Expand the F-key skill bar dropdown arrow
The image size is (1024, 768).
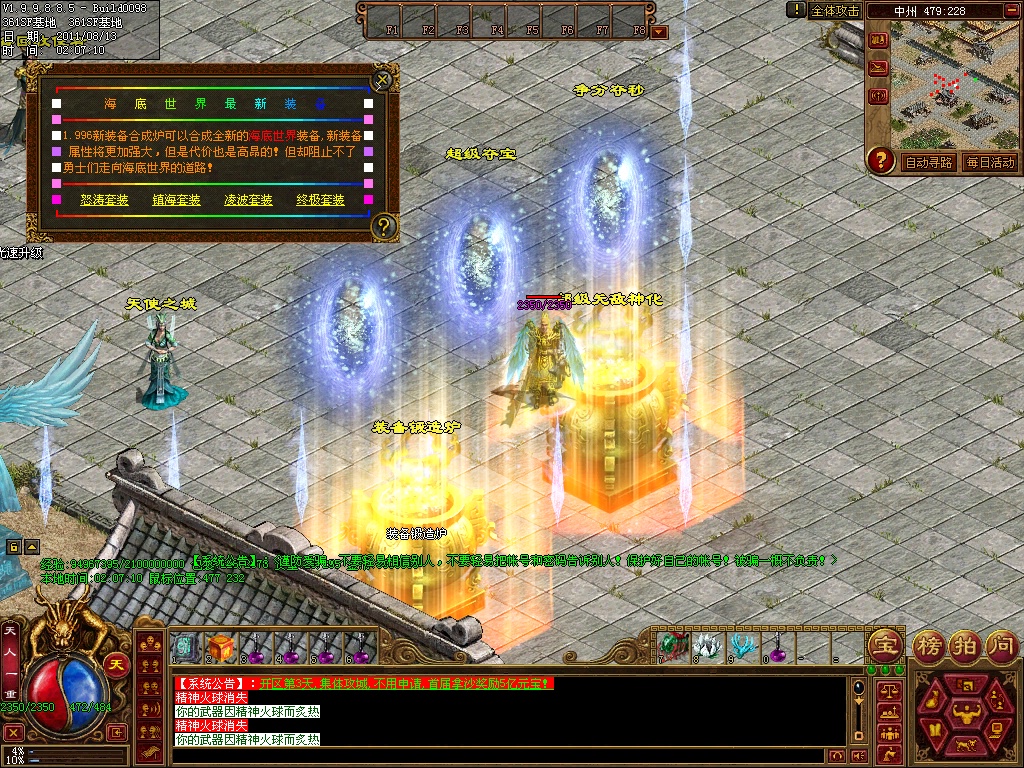(x=658, y=31)
